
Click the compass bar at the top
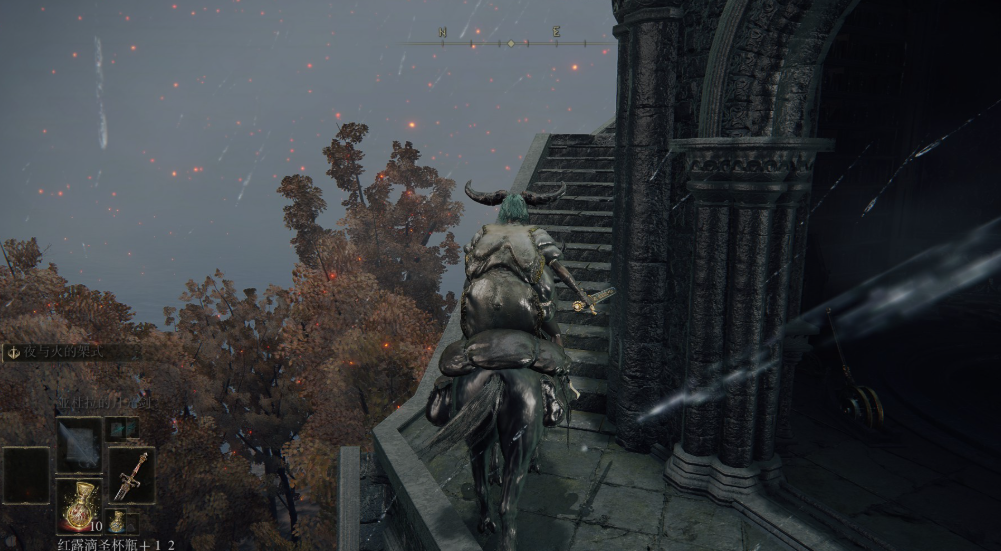point(509,41)
